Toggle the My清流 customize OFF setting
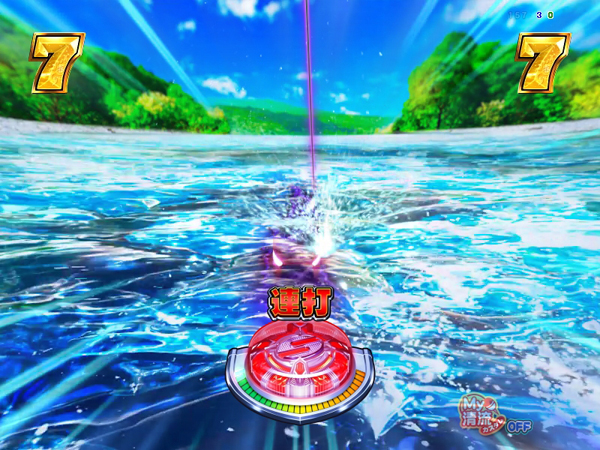 point(495,413)
